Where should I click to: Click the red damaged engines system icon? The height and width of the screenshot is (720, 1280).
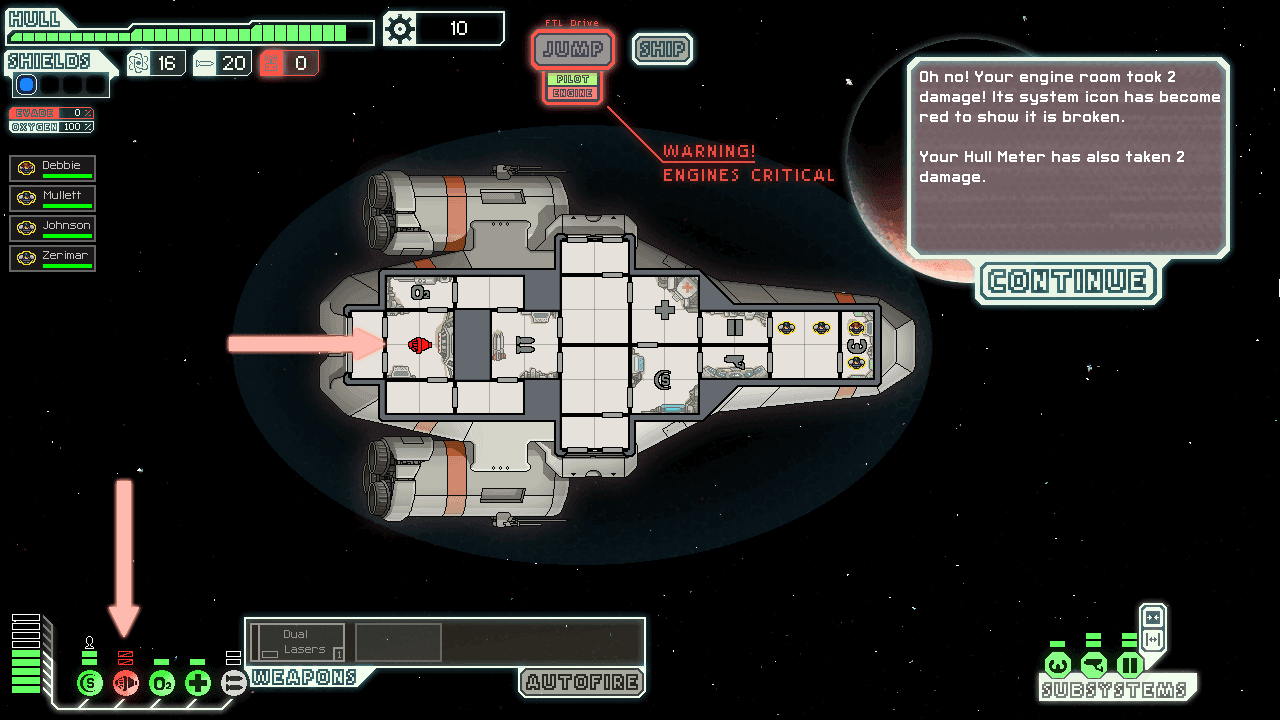(x=126, y=684)
